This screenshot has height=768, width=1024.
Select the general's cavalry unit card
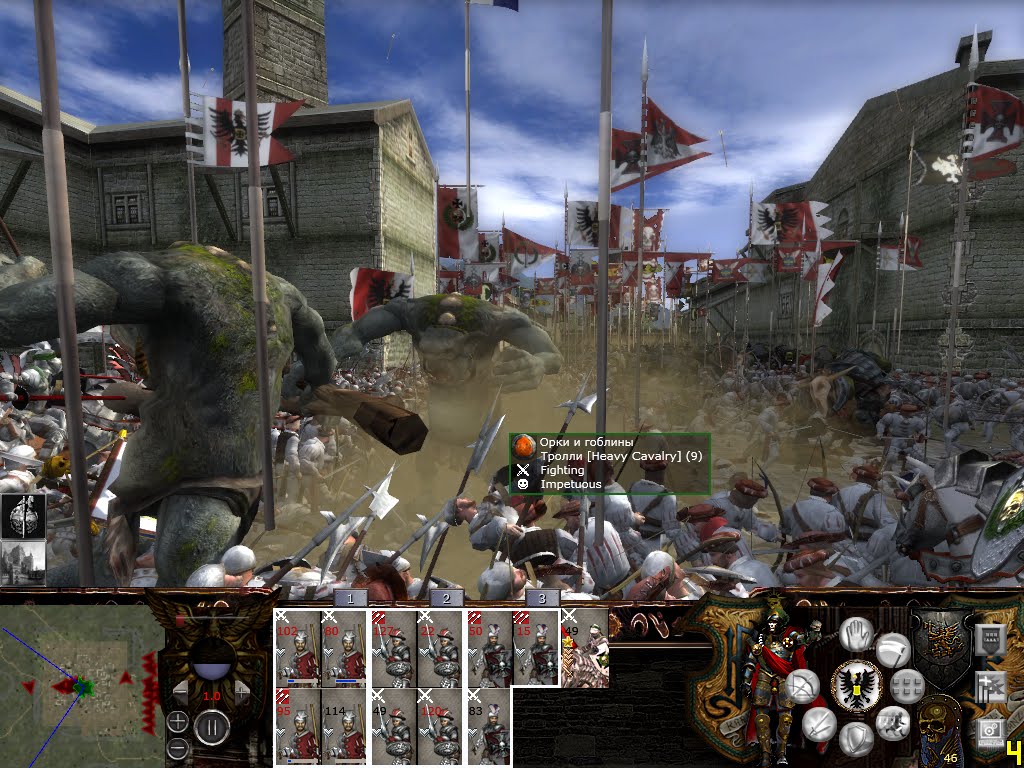(x=585, y=648)
